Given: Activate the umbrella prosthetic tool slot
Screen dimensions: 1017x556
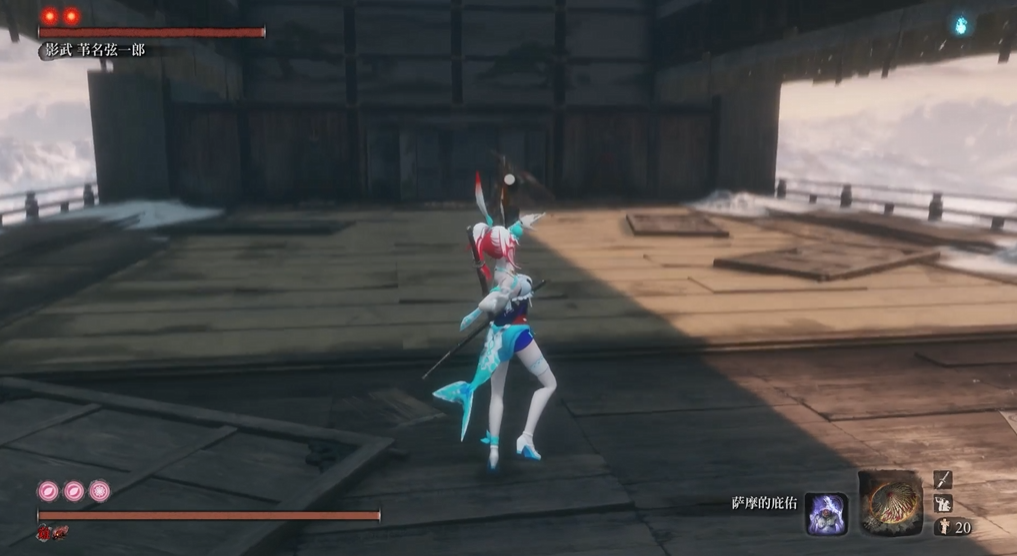Looking at the screenshot, I should click(x=889, y=503).
